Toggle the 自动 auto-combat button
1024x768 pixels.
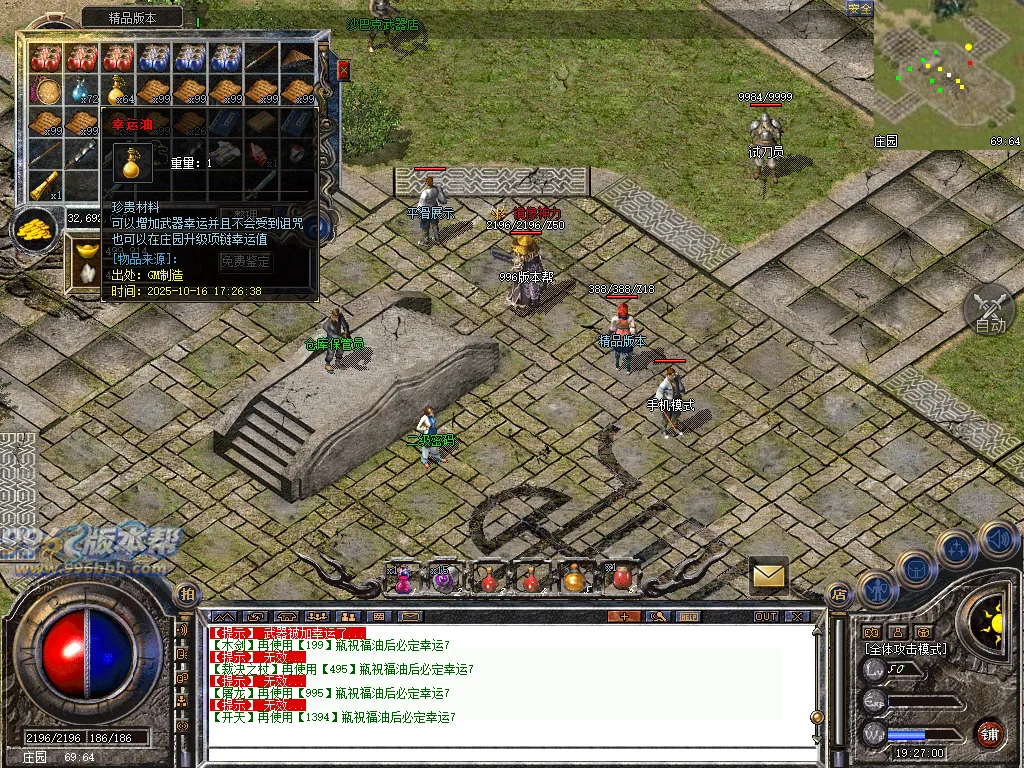(x=989, y=310)
